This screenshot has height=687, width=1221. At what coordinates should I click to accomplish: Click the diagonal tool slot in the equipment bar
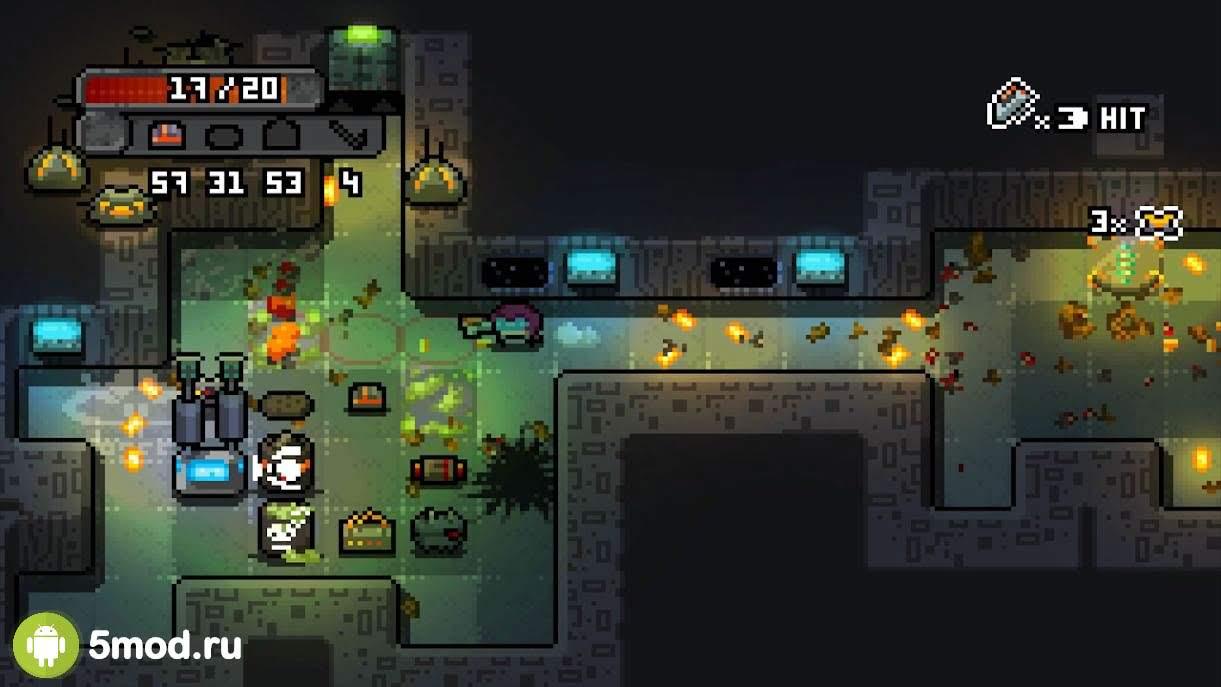click(347, 134)
